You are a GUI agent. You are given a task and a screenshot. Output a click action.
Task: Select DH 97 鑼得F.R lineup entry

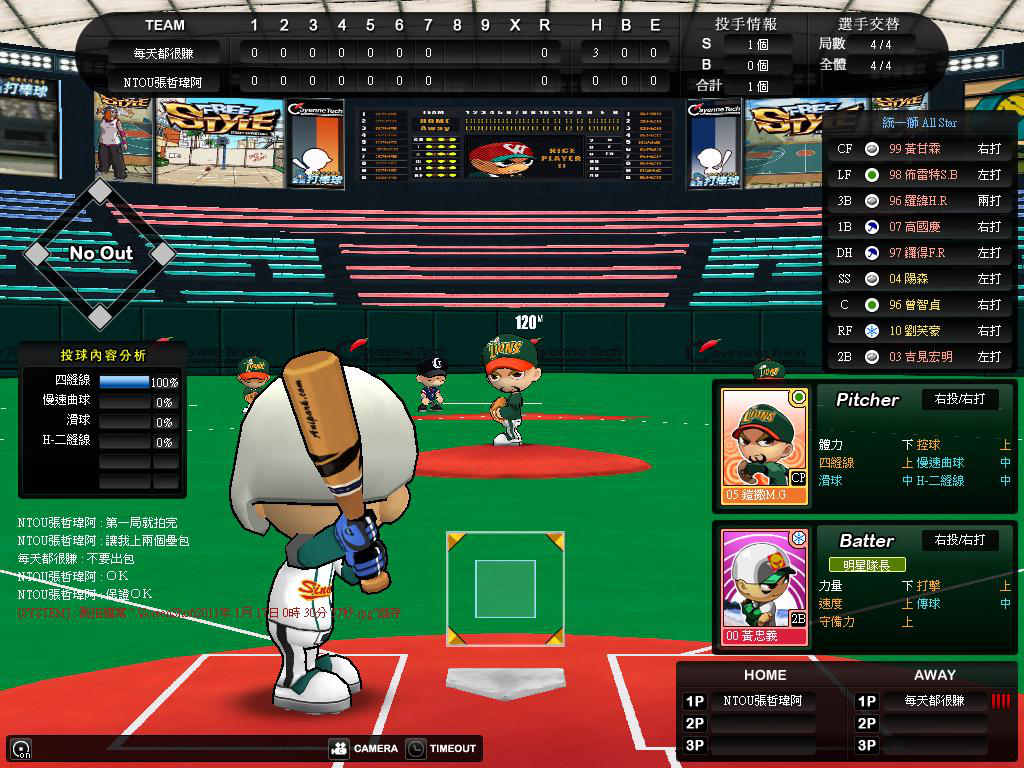pos(919,252)
